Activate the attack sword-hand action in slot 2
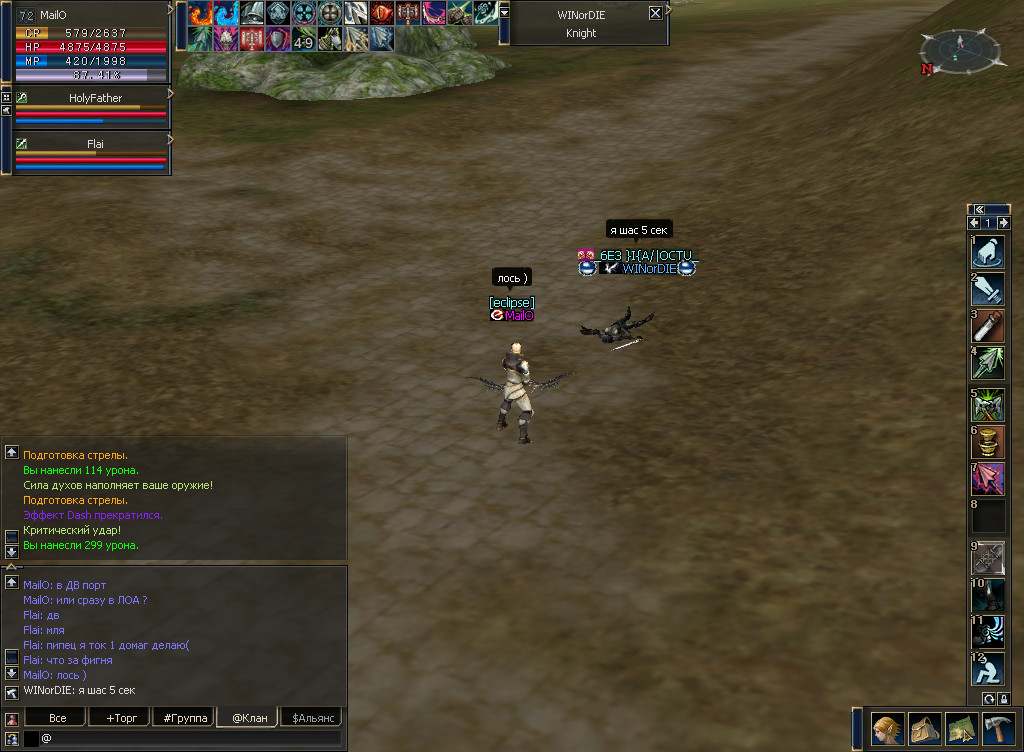The width and height of the screenshot is (1024, 752). tap(988, 289)
